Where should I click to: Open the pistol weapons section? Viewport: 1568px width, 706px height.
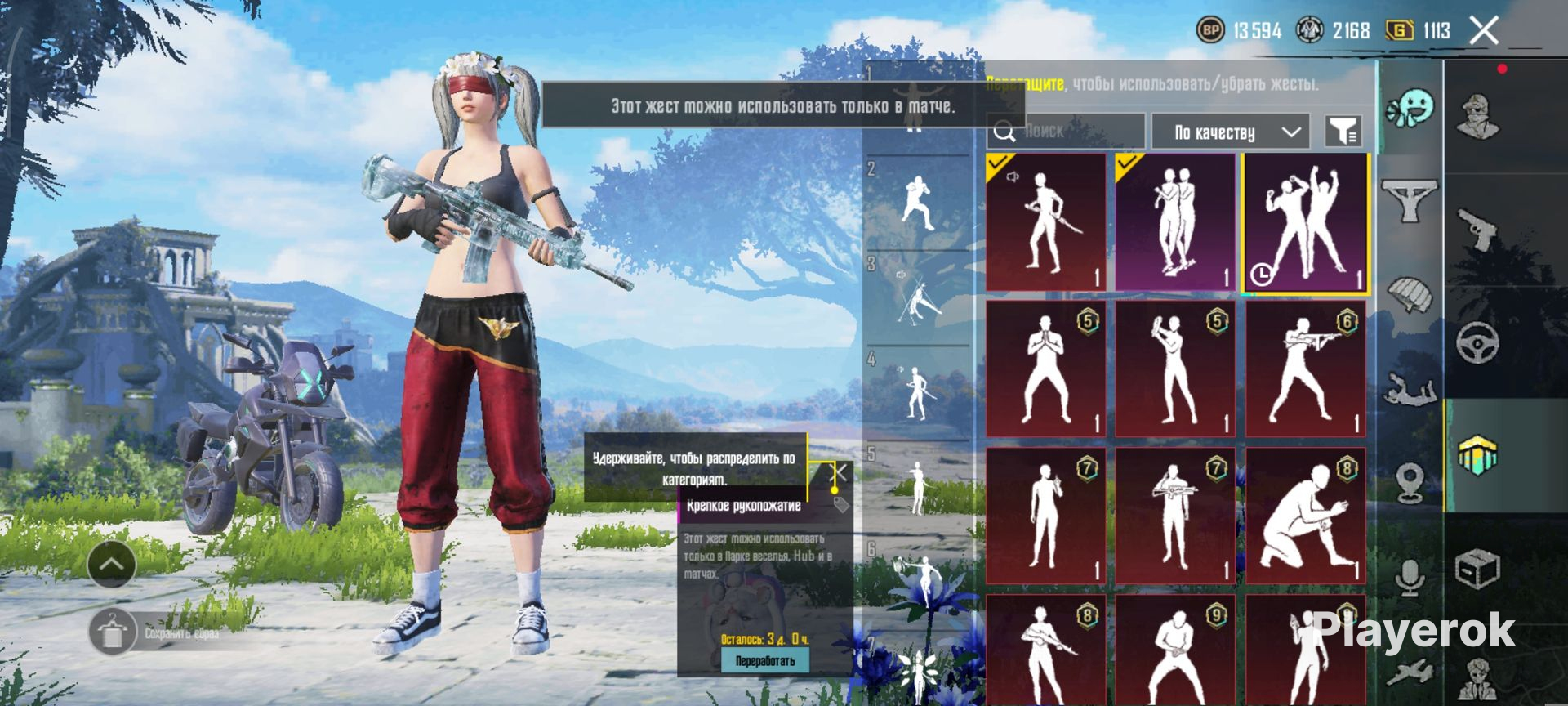1478,230
